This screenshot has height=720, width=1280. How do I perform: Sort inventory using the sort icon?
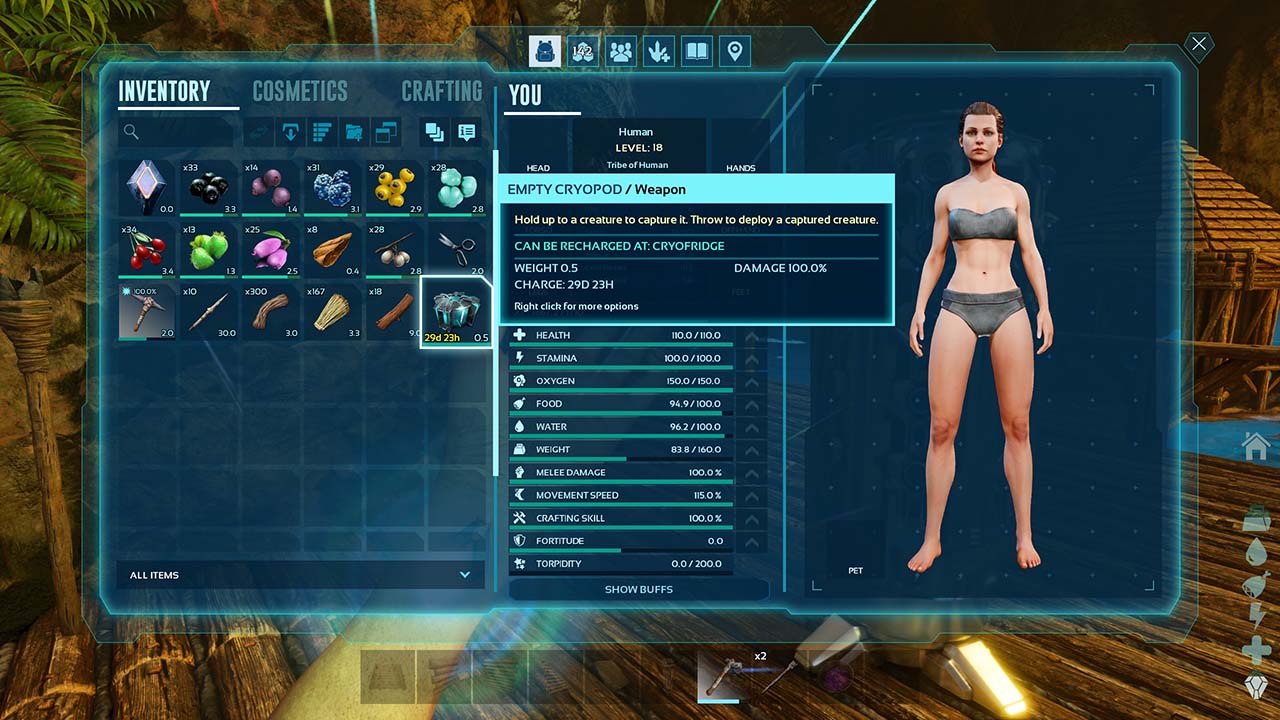(321, 132)
